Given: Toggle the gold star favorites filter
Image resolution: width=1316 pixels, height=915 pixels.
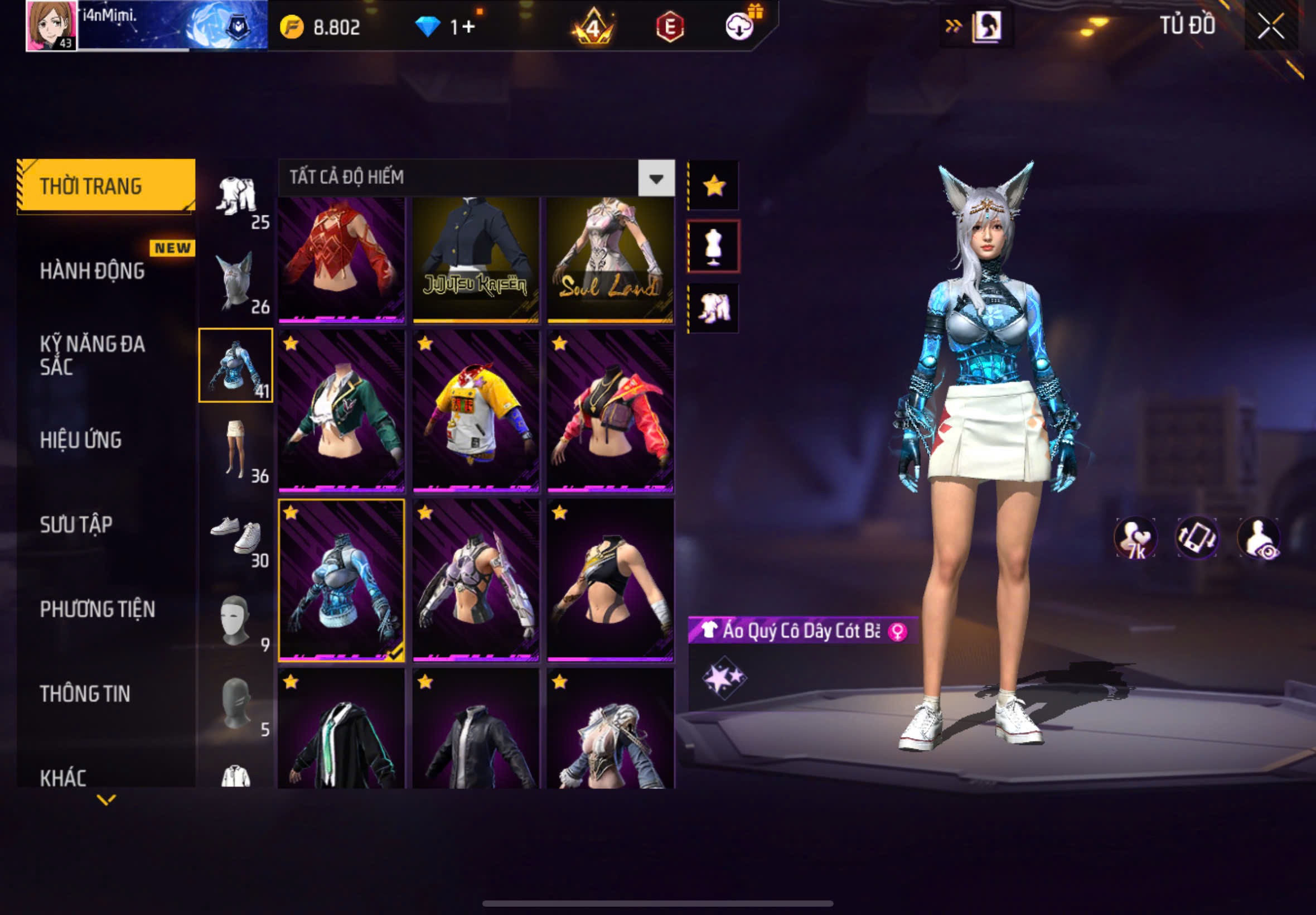Looking at the screenshot, I should (x=714, y=186).
